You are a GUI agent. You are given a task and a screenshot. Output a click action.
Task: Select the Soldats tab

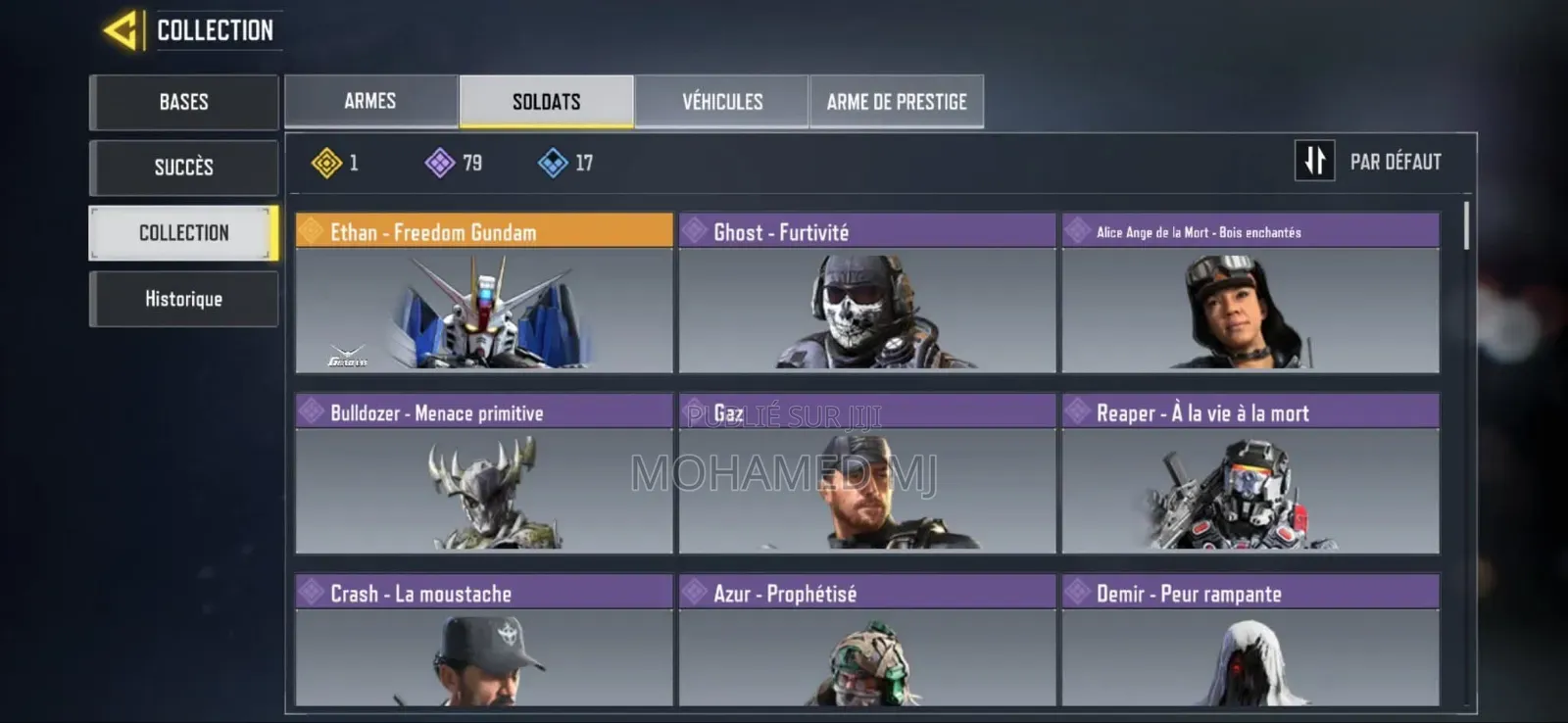click(x=546, y=101)
